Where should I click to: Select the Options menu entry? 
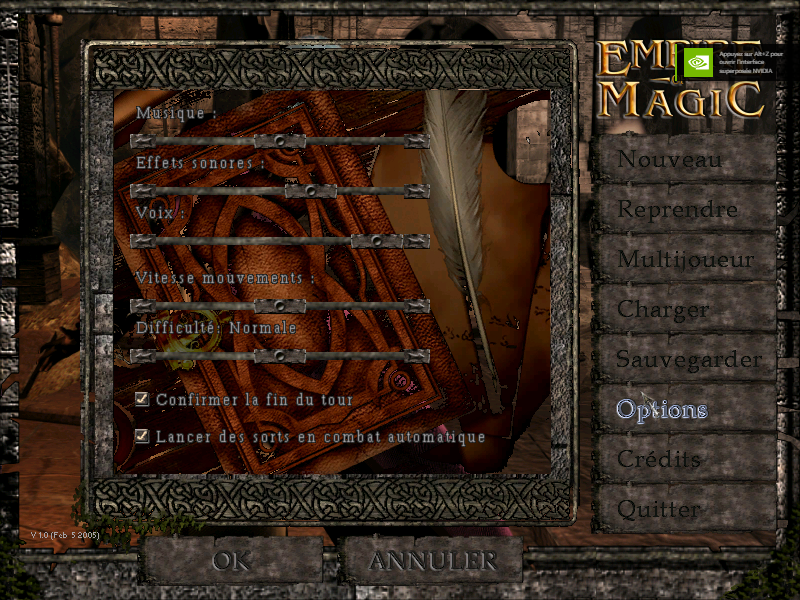(683, 410)
